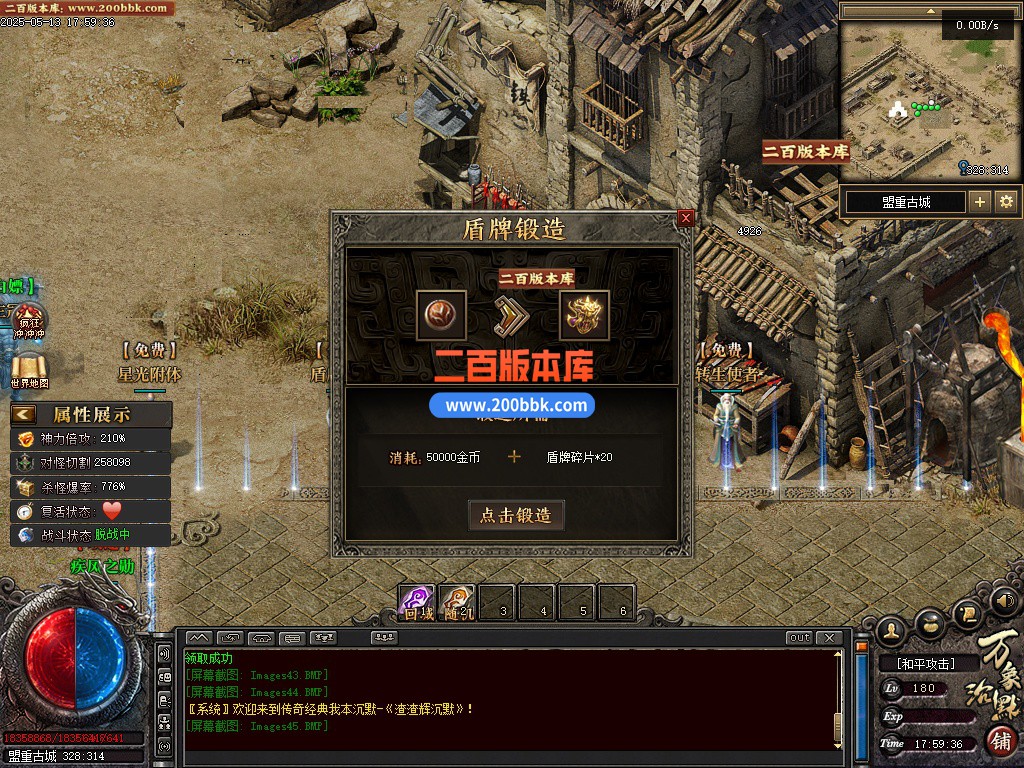Use the 回城 return-to-town skill slot
Viewport: 1024px width, 768px height.
[417, 602]
